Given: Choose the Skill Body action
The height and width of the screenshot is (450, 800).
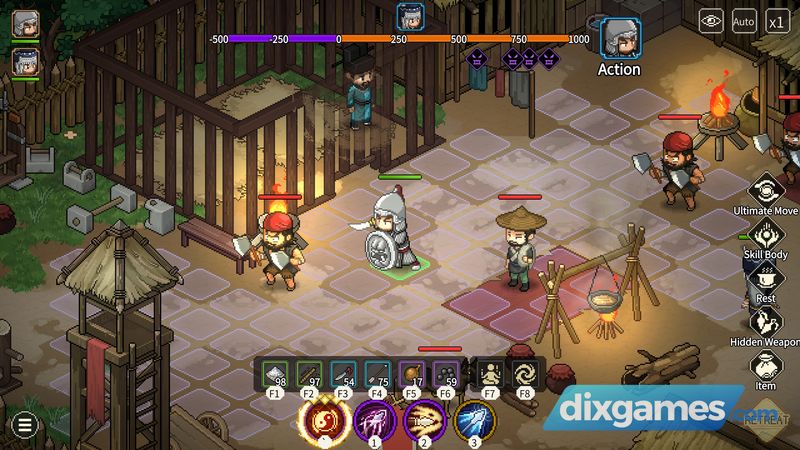Looking at the screenshot, I should point(766,235).
